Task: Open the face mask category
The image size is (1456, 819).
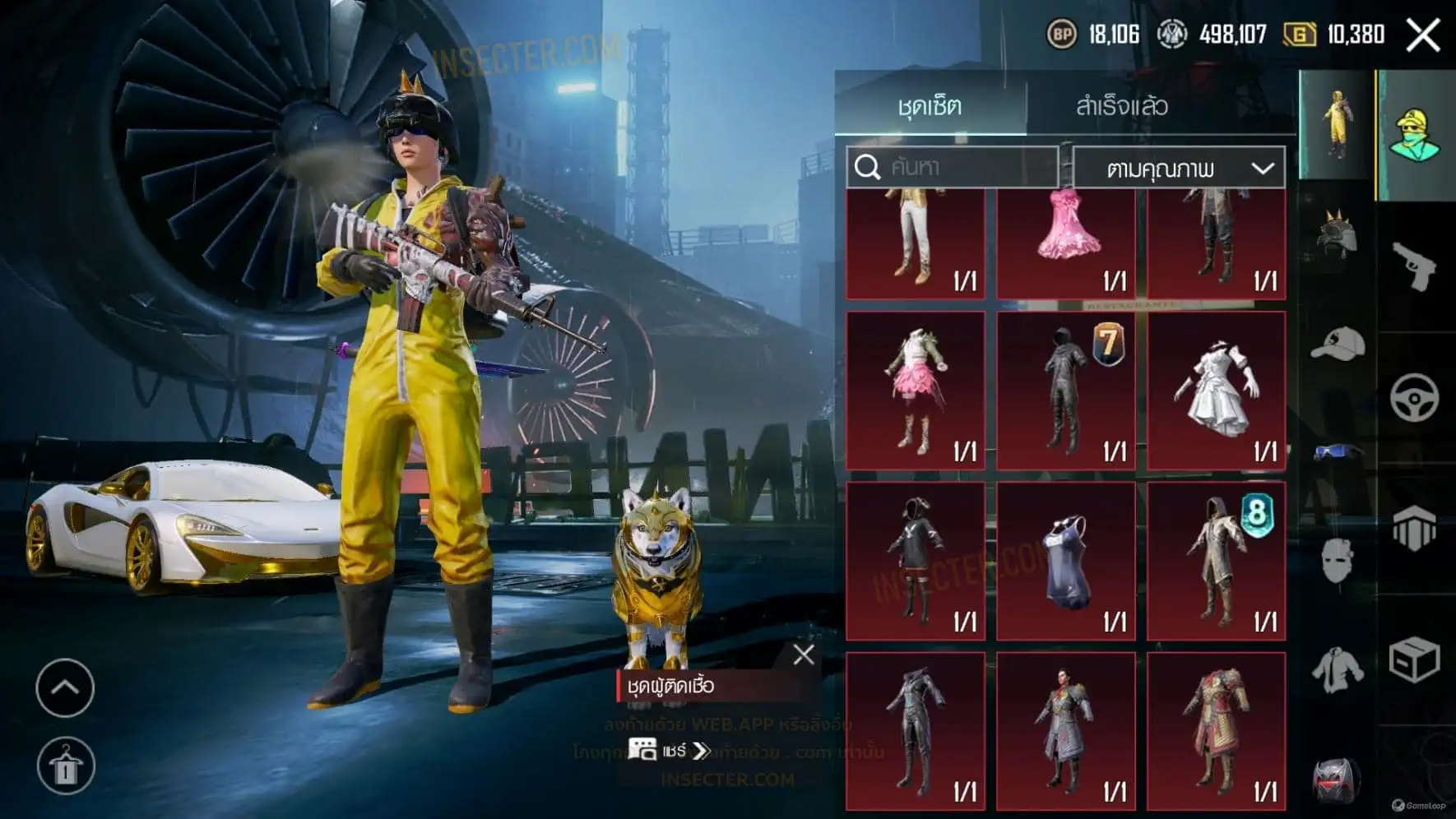Action: [x=1337, y=561]
